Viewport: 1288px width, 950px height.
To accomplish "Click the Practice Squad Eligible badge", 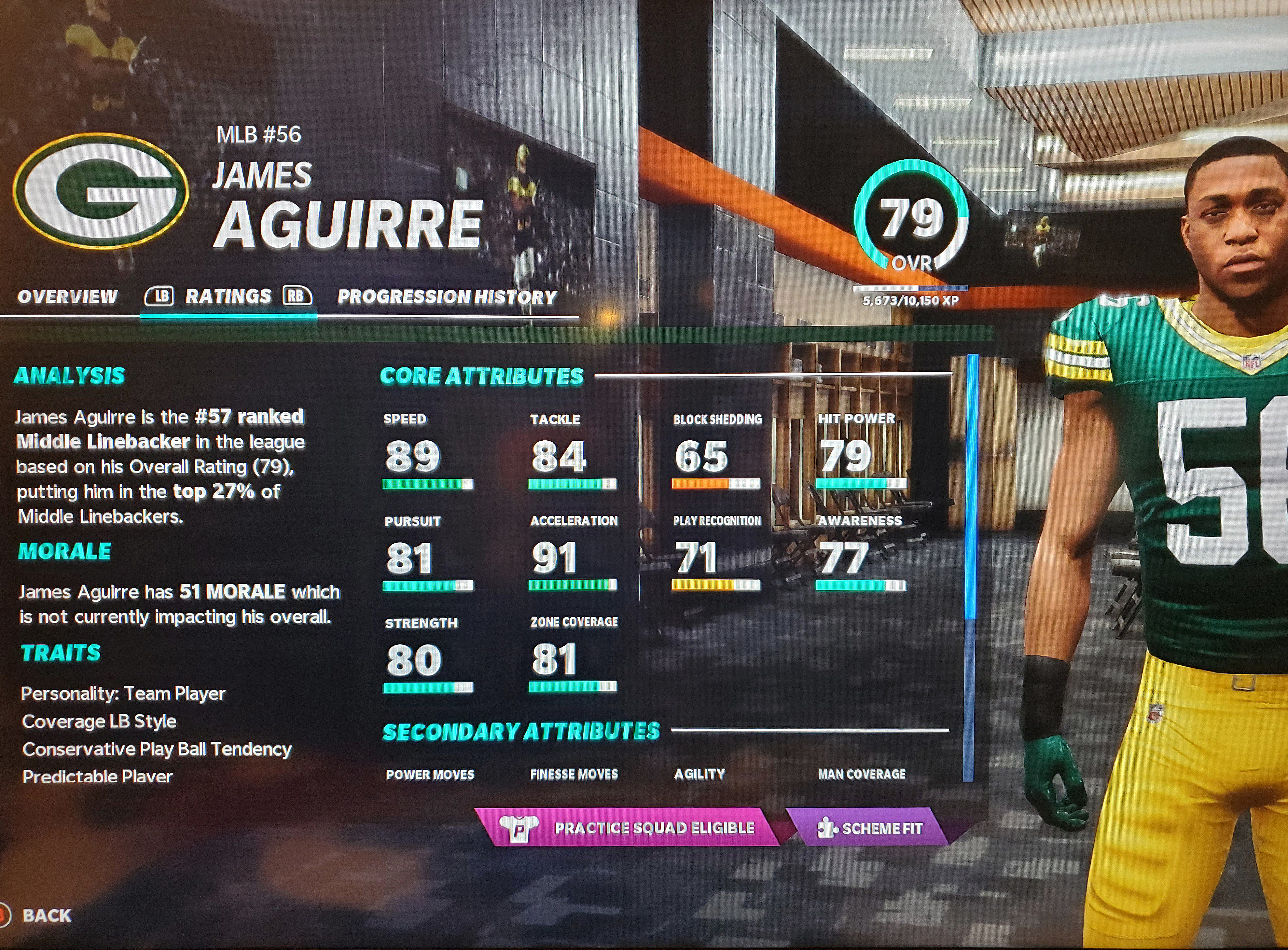I will (x=627, y=828).
